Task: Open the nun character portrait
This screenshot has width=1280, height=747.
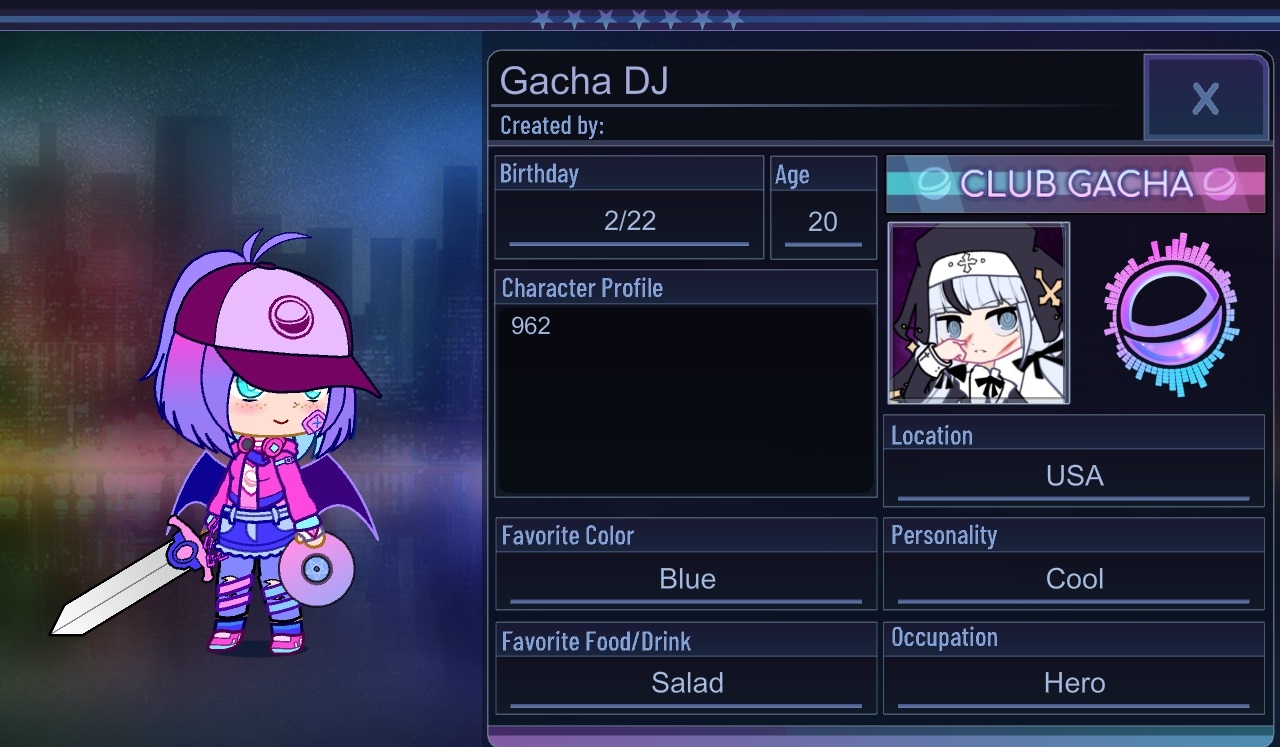Action: coord(978,313)
